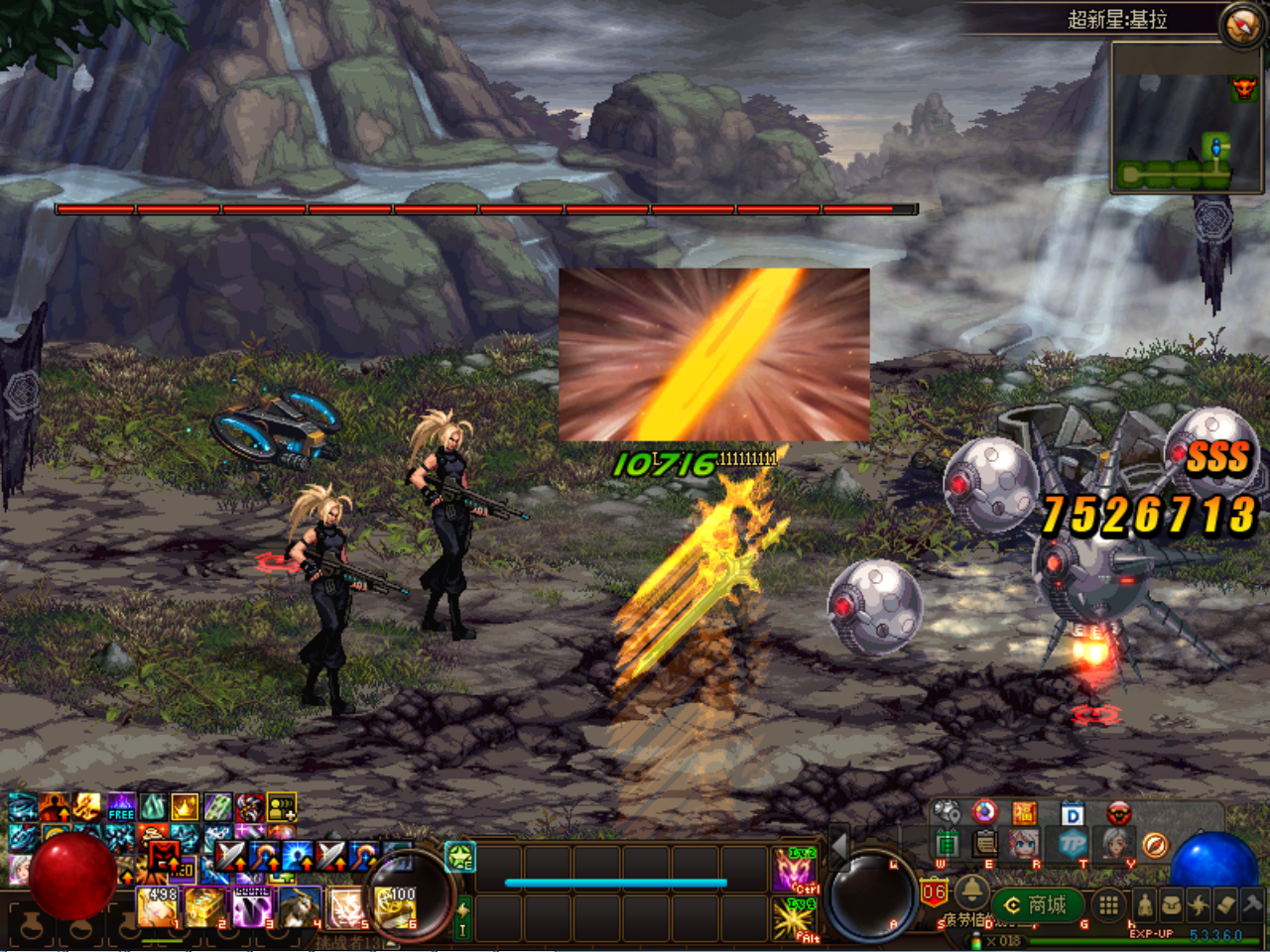Activate the purple flame Lv2 skill
Viewport: 1270px width, 952px height.
796,869
